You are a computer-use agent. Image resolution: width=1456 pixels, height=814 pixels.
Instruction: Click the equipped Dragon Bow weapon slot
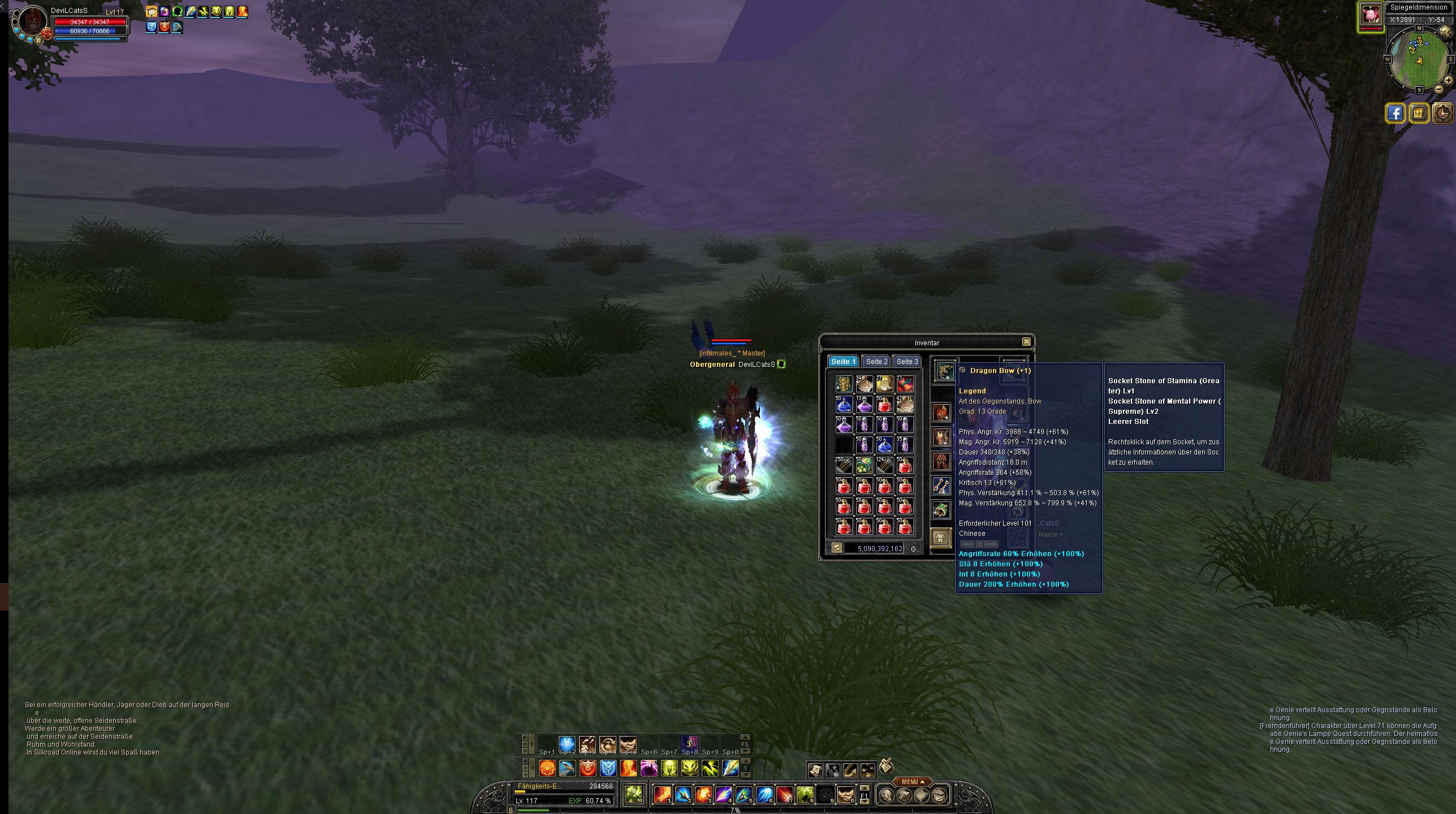[945, 371]
